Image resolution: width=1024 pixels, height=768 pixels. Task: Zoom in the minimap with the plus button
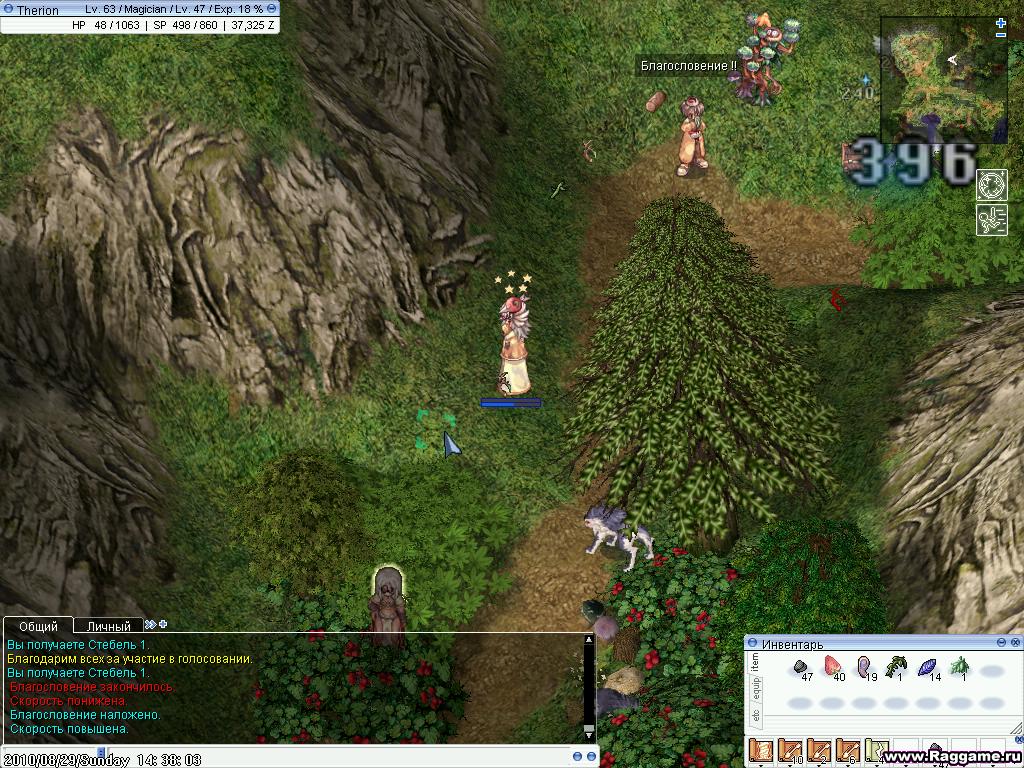click(1001, 22)
